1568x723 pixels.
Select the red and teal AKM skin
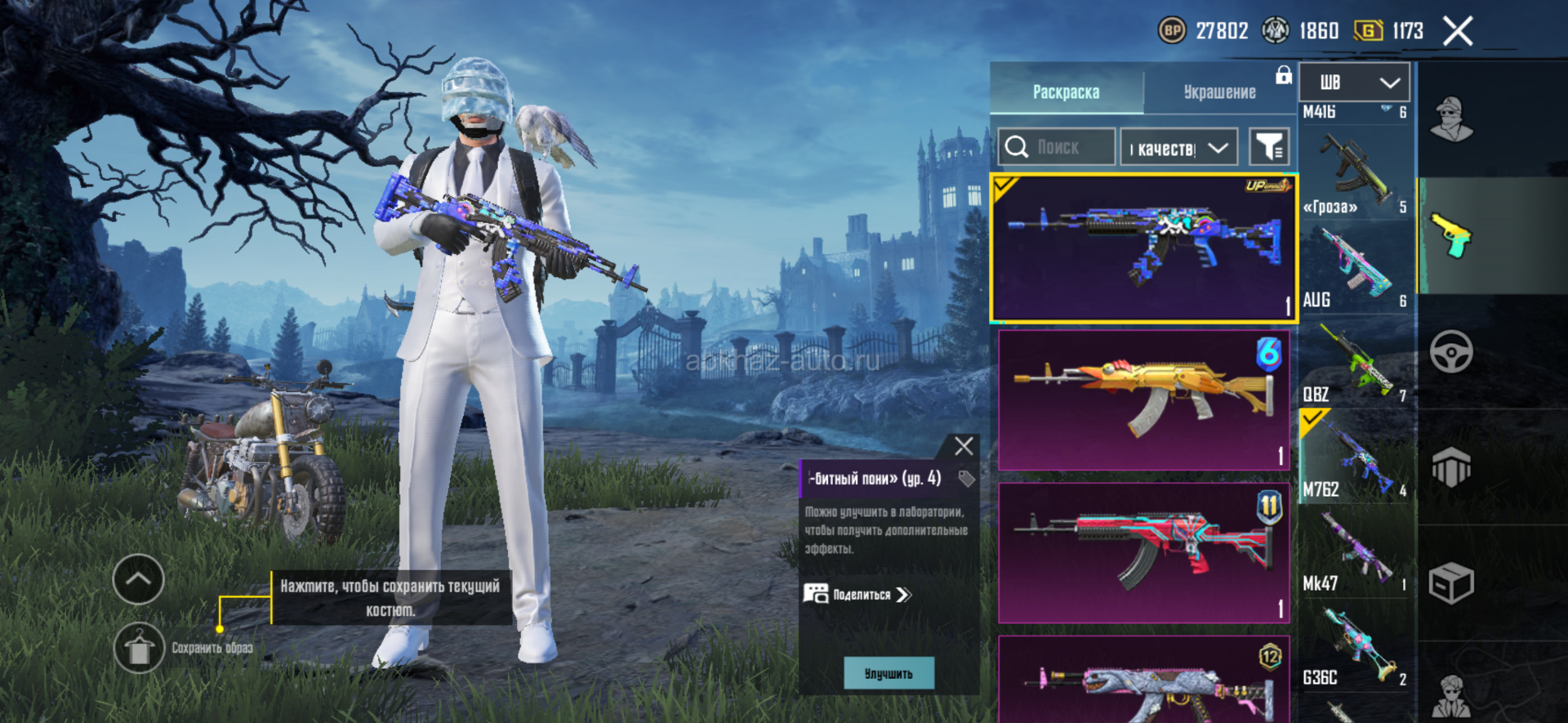1143,552
